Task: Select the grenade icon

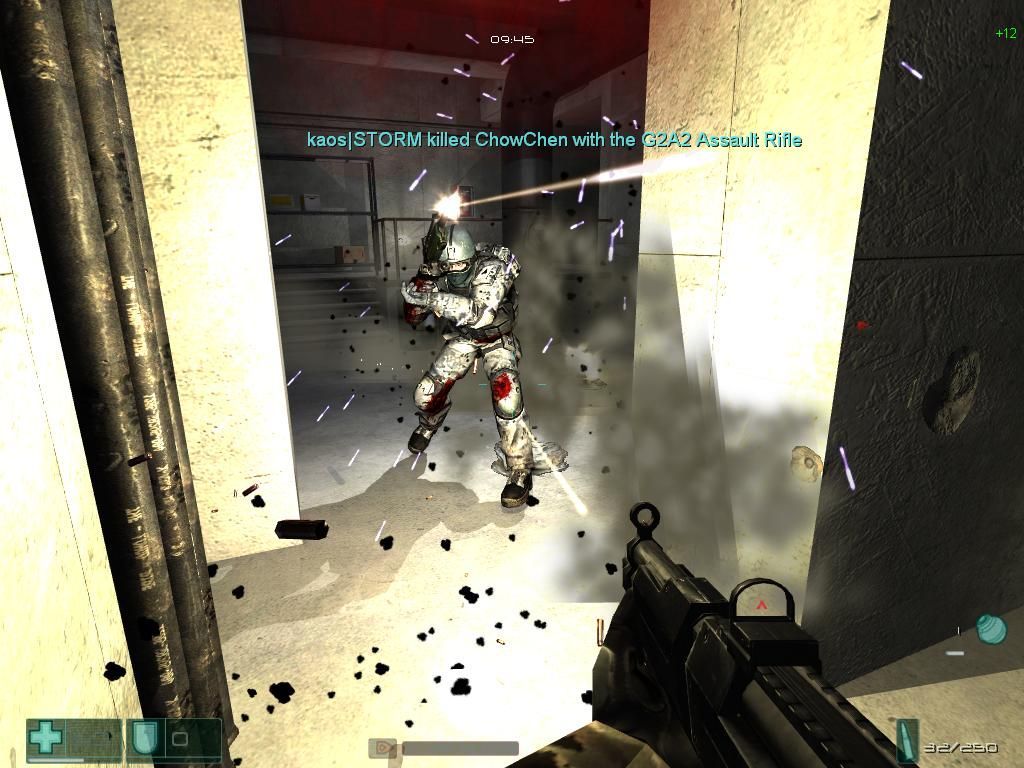Action: (x=990, y=629)
